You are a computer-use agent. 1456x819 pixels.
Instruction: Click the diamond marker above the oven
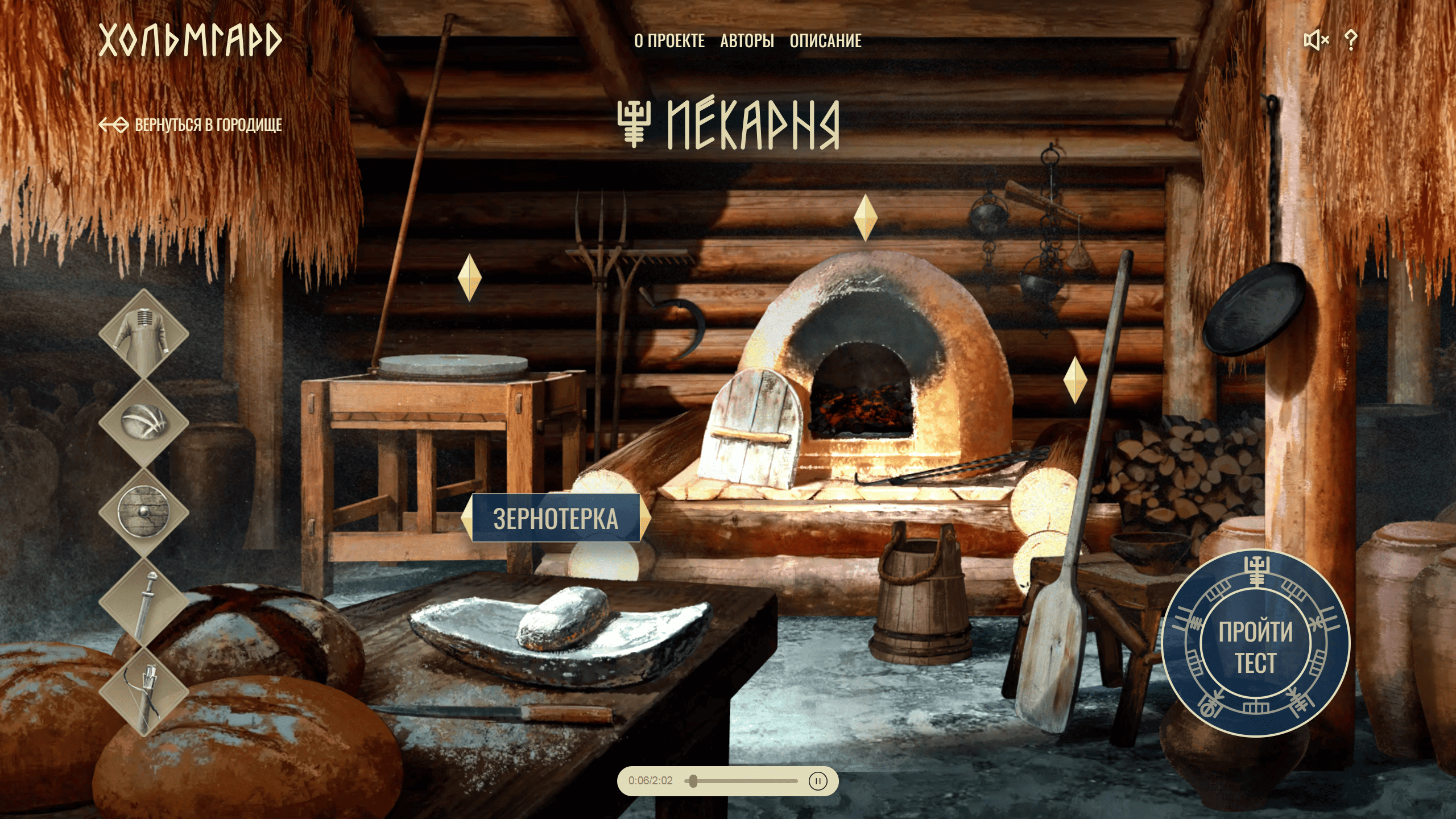[865, 218]
